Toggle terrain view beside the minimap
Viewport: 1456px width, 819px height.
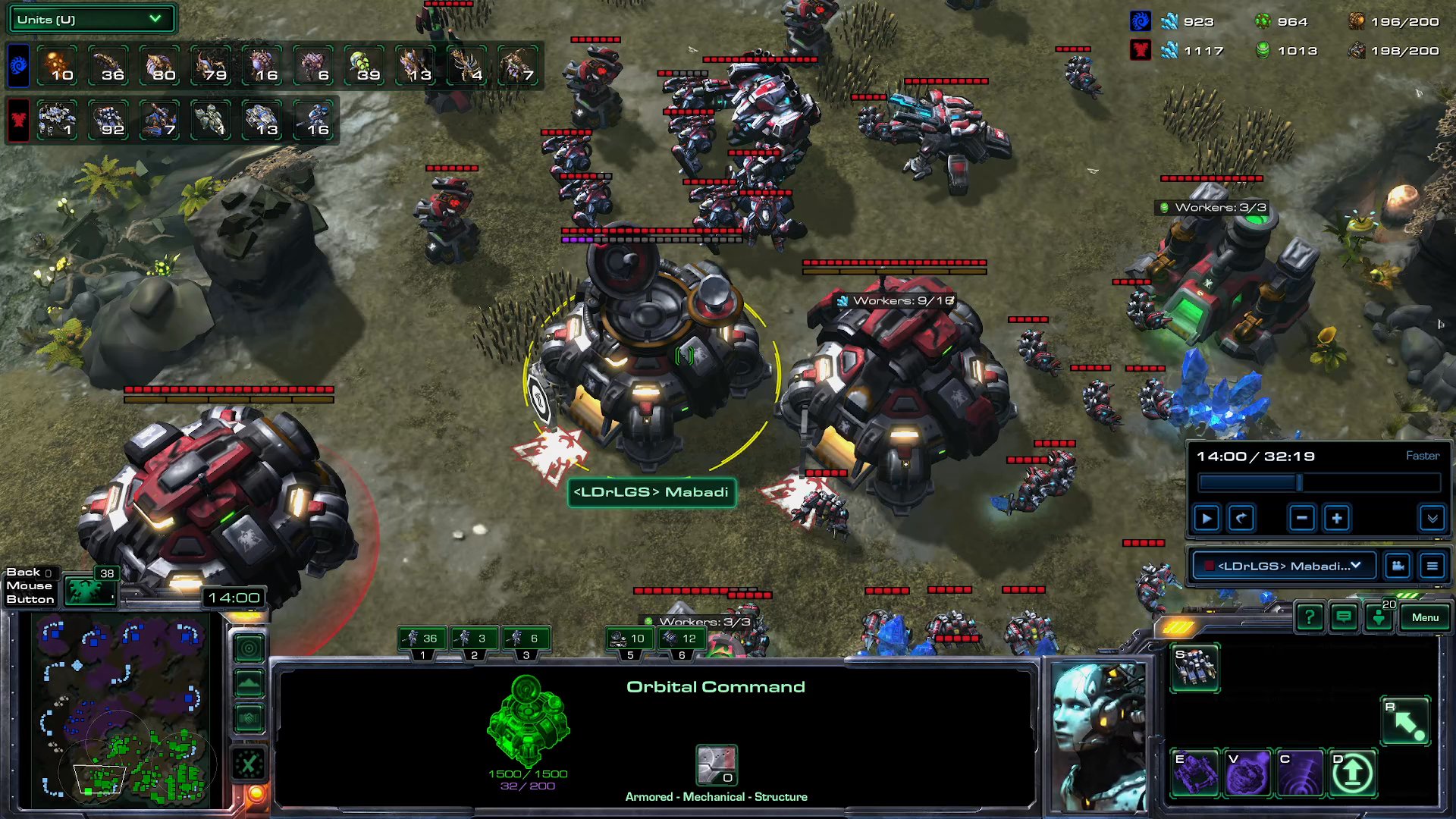point(249,682)
